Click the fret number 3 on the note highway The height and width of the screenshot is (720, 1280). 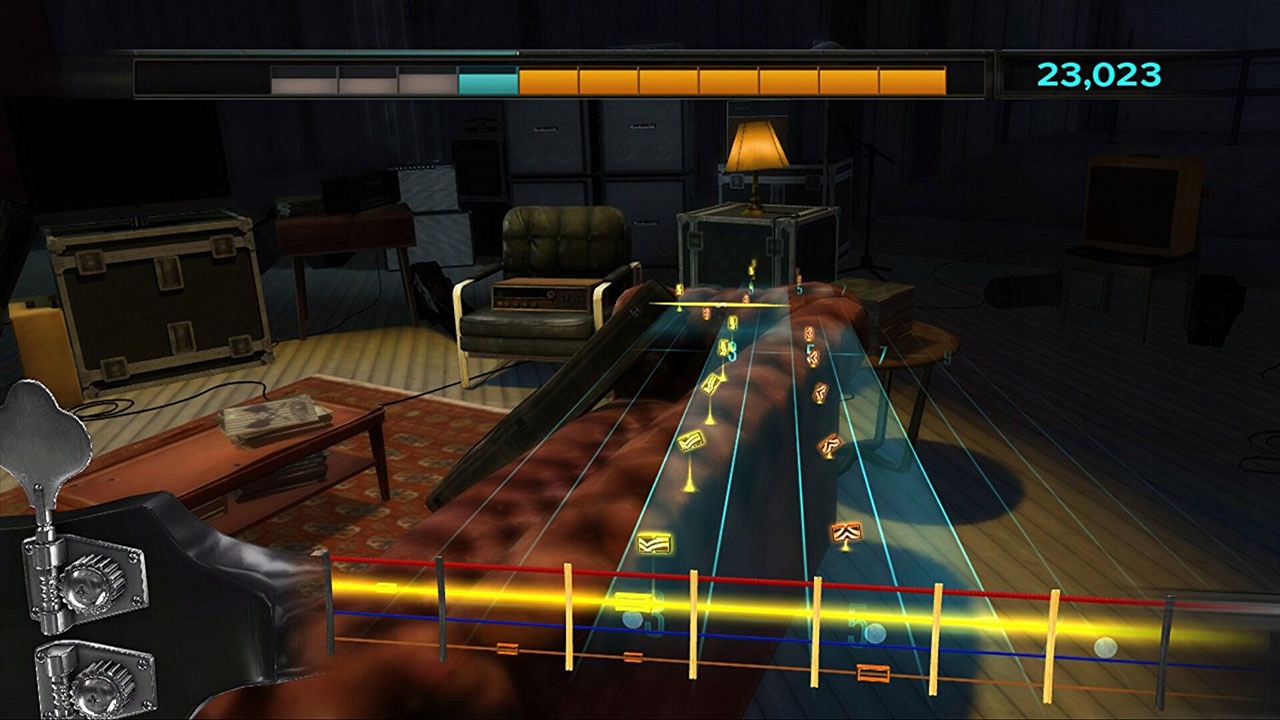pyautogui.click(x=730, y=352)
